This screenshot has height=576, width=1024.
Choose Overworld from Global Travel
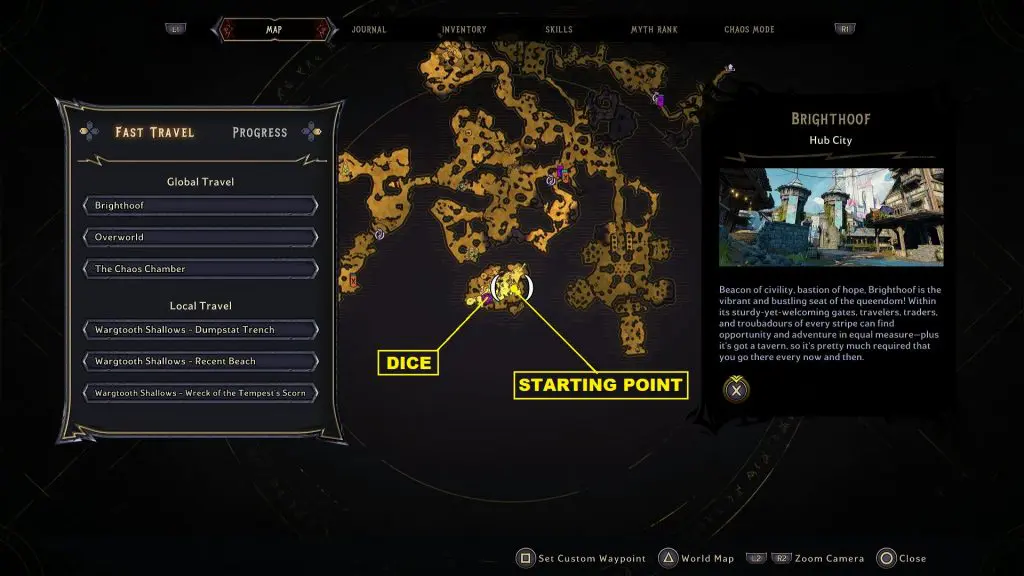(201, 237)
